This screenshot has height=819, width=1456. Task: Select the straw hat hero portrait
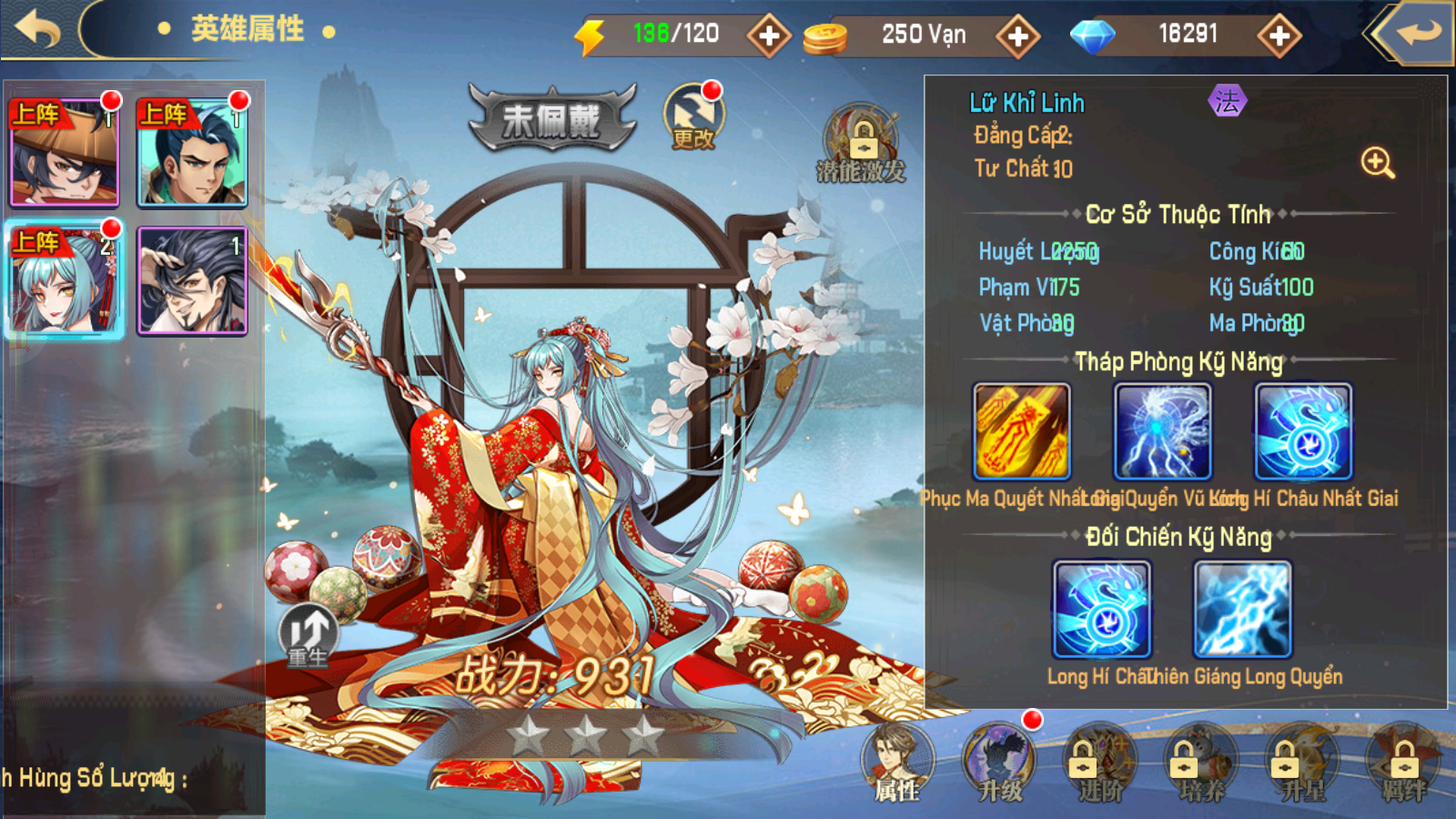coord(65,153)
